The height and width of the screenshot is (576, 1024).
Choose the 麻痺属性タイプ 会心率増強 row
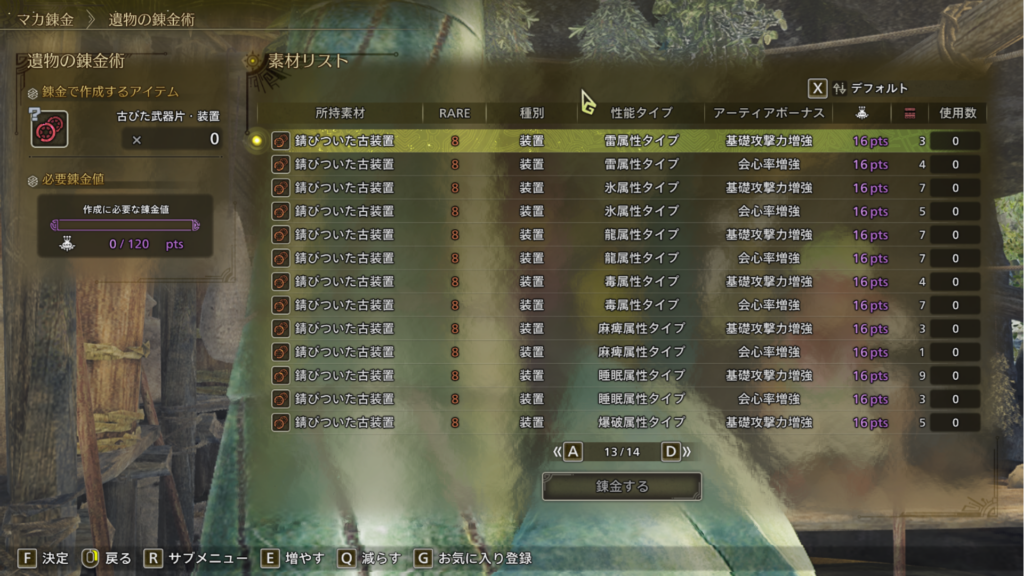click(x=620, y=352)
